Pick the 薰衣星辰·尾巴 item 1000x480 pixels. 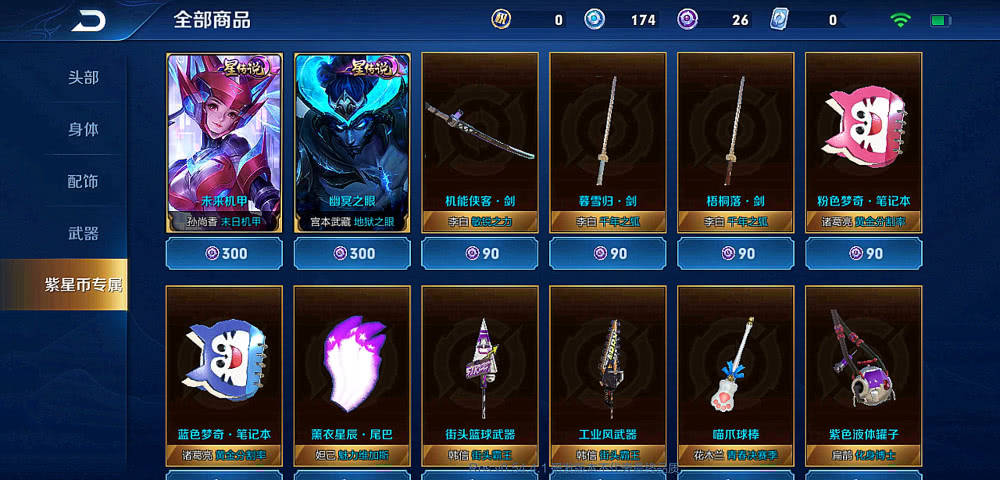pyautogui.click(x=352, y=375)
